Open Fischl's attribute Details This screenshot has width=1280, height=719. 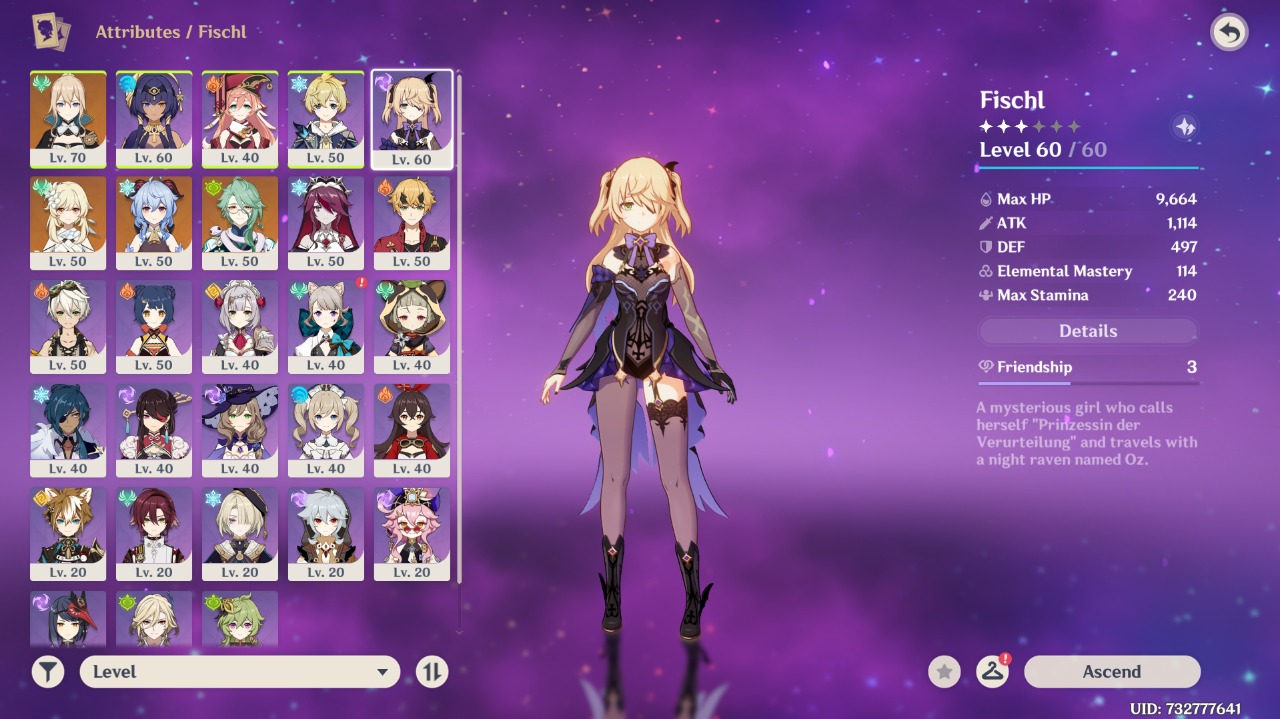1087,331
